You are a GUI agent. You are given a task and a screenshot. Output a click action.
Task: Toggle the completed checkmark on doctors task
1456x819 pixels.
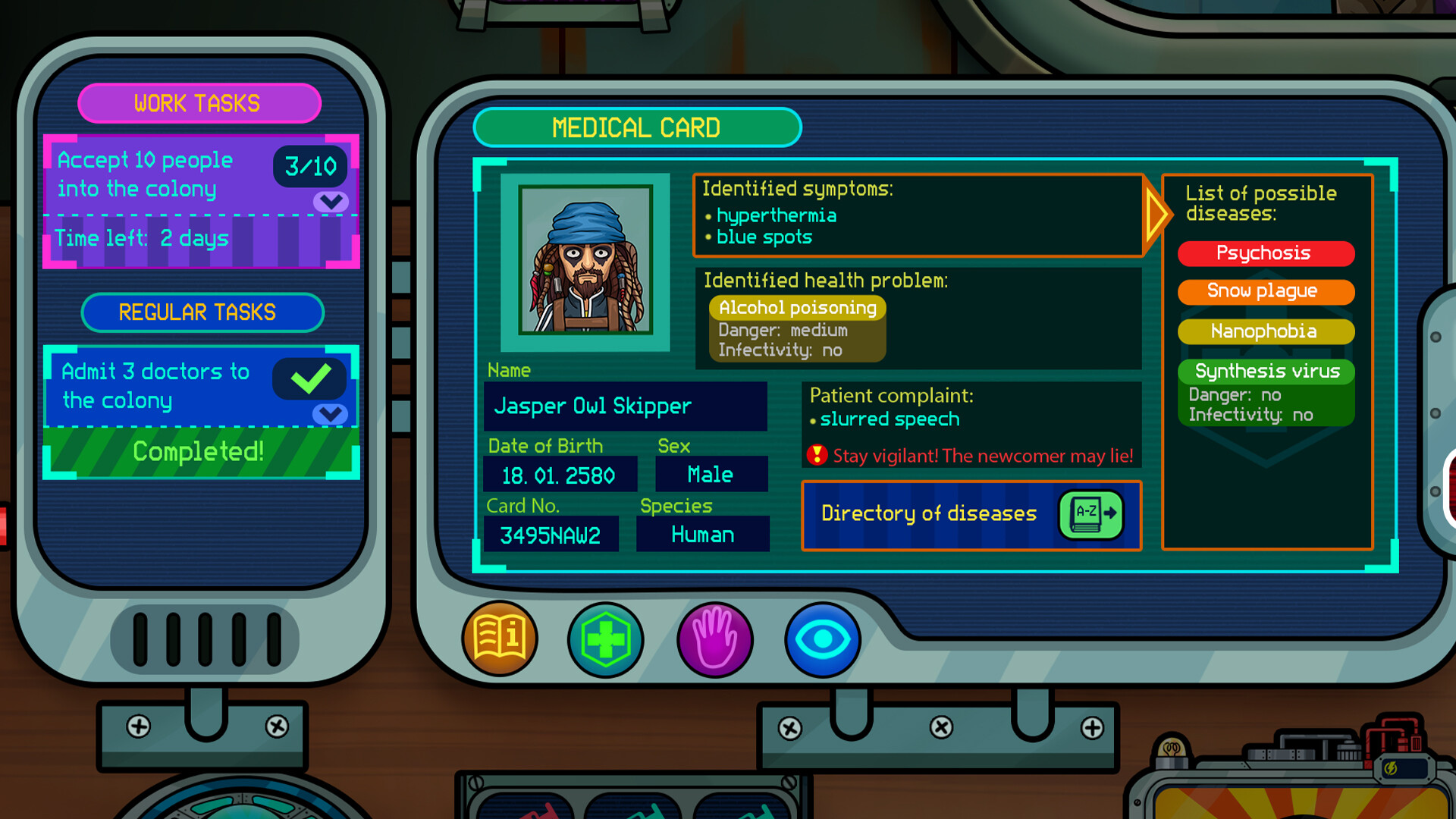(309, 378)
